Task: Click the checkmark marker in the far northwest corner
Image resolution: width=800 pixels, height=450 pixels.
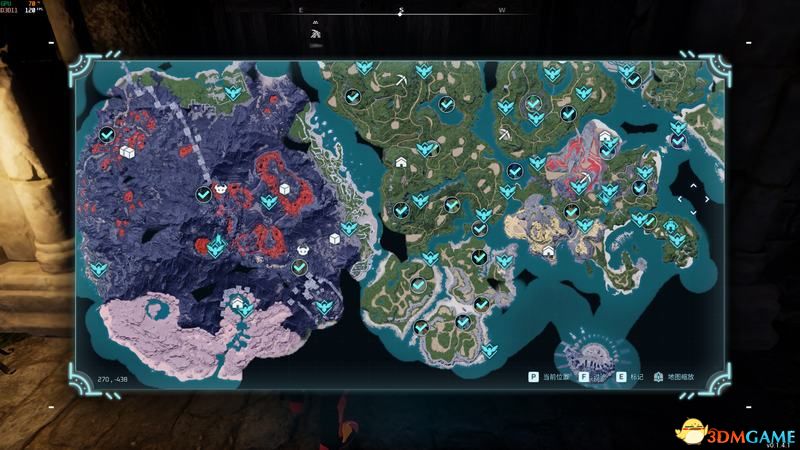Action: [x=107, y=135]
